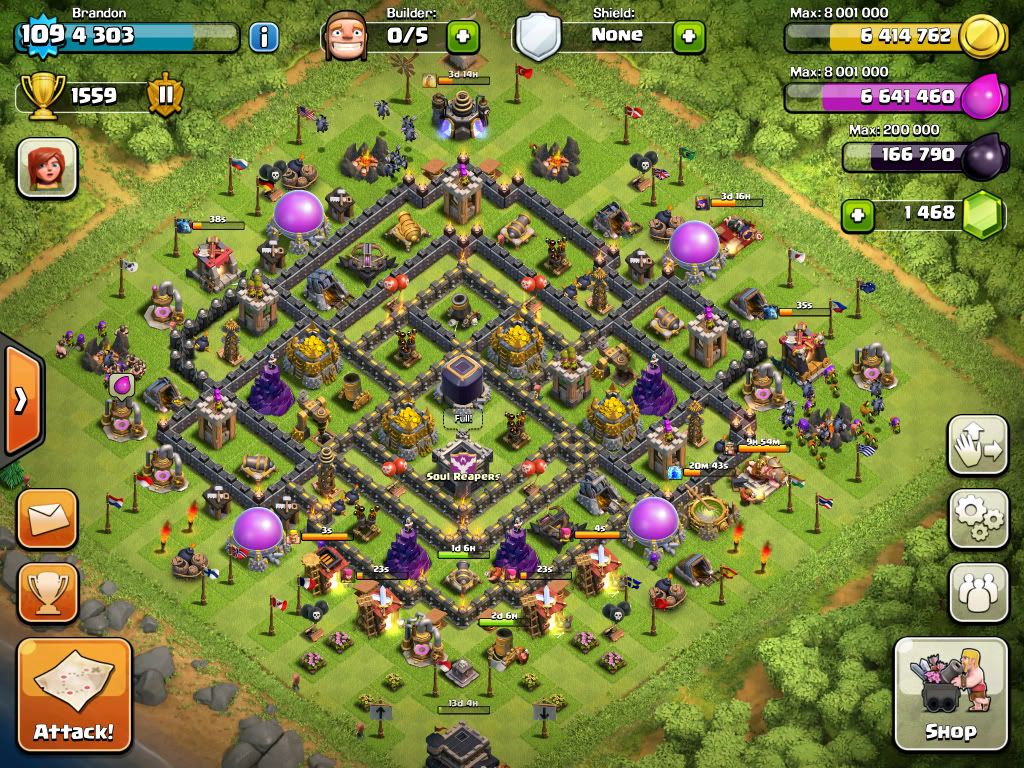
Task: Open the mail envelope inbox
Action: point(47,518)
